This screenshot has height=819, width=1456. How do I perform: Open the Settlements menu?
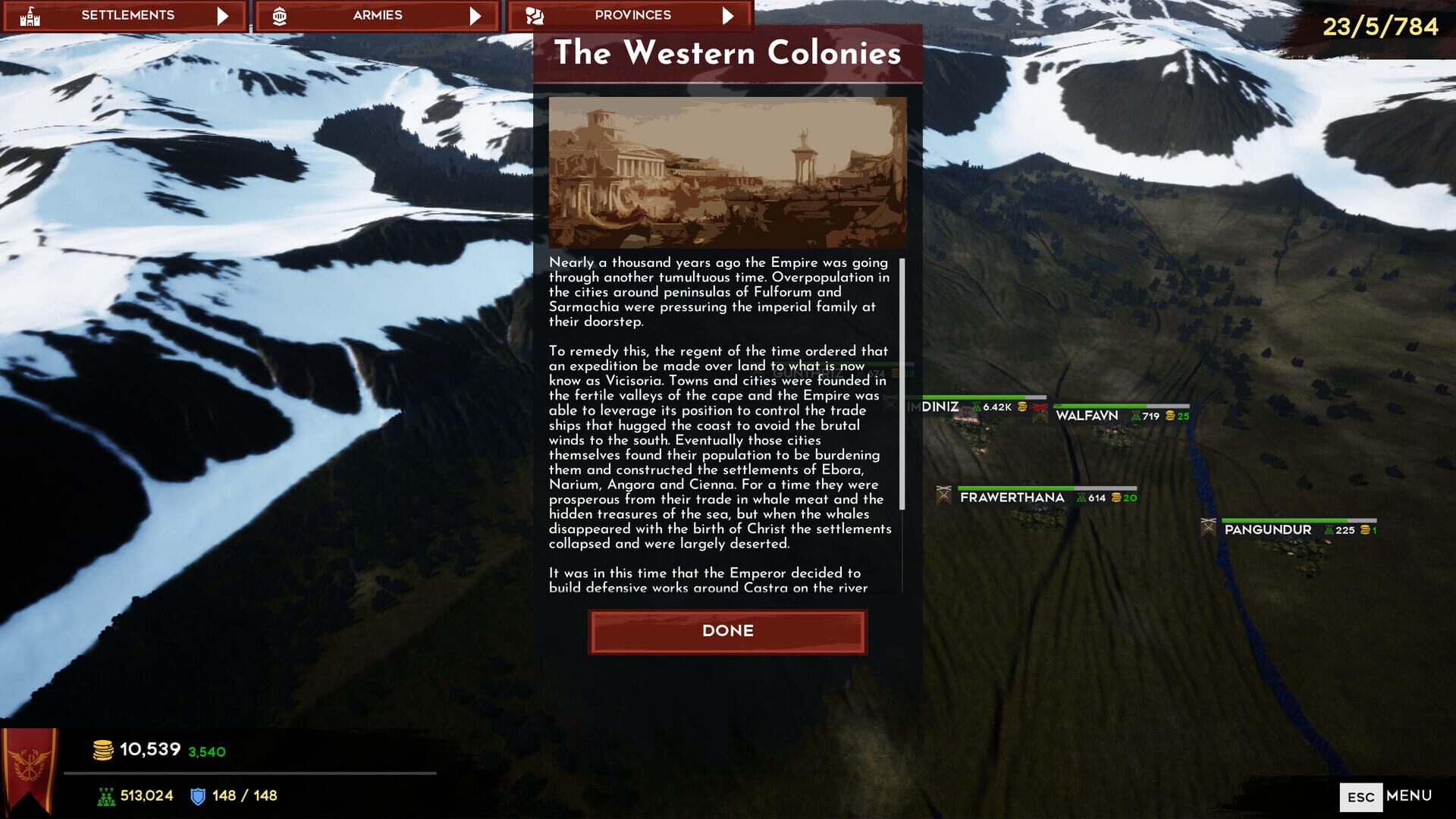pyautogui.click(x=128, y=14)
